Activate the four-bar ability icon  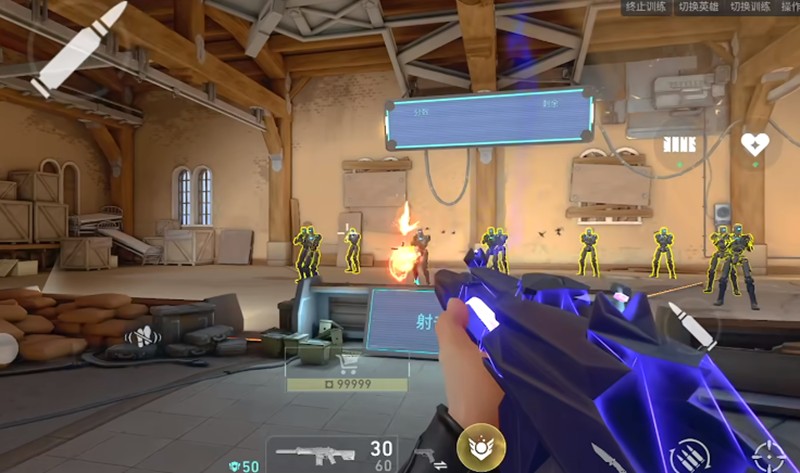tap(679, 144)
